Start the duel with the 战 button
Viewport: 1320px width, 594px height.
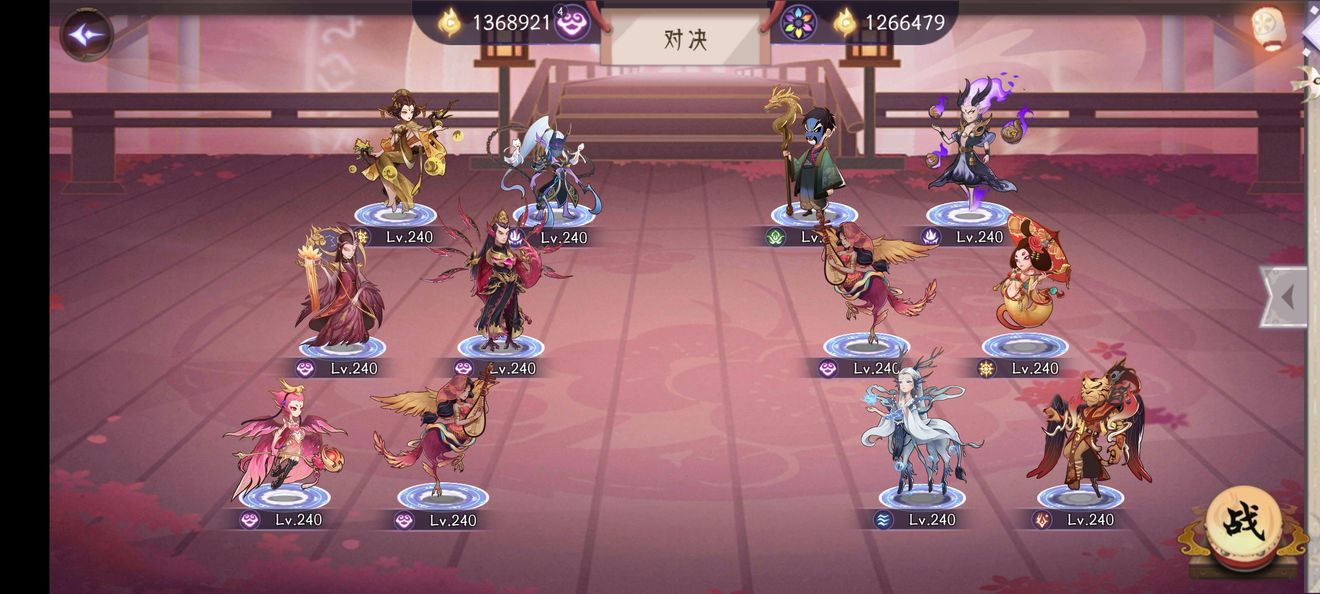click(1243, 521)
